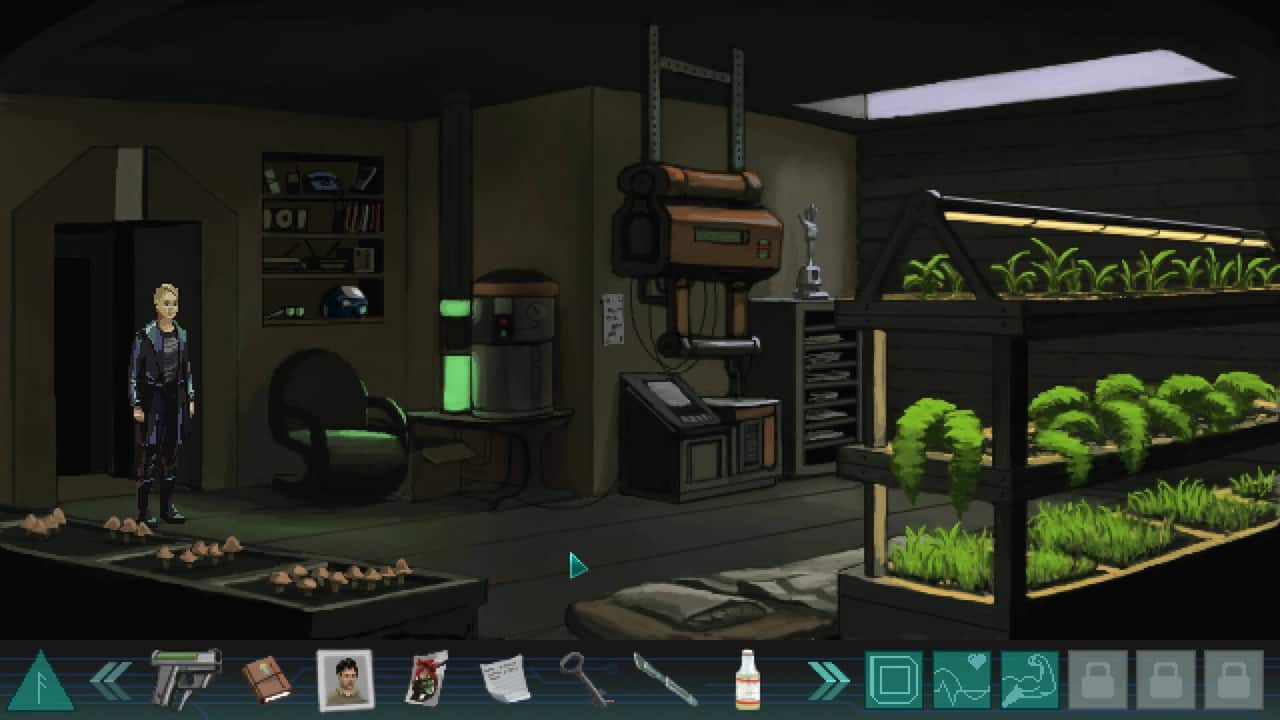
Task: Activate the square scanner augmentation
Action: click(x=893, y=680)
